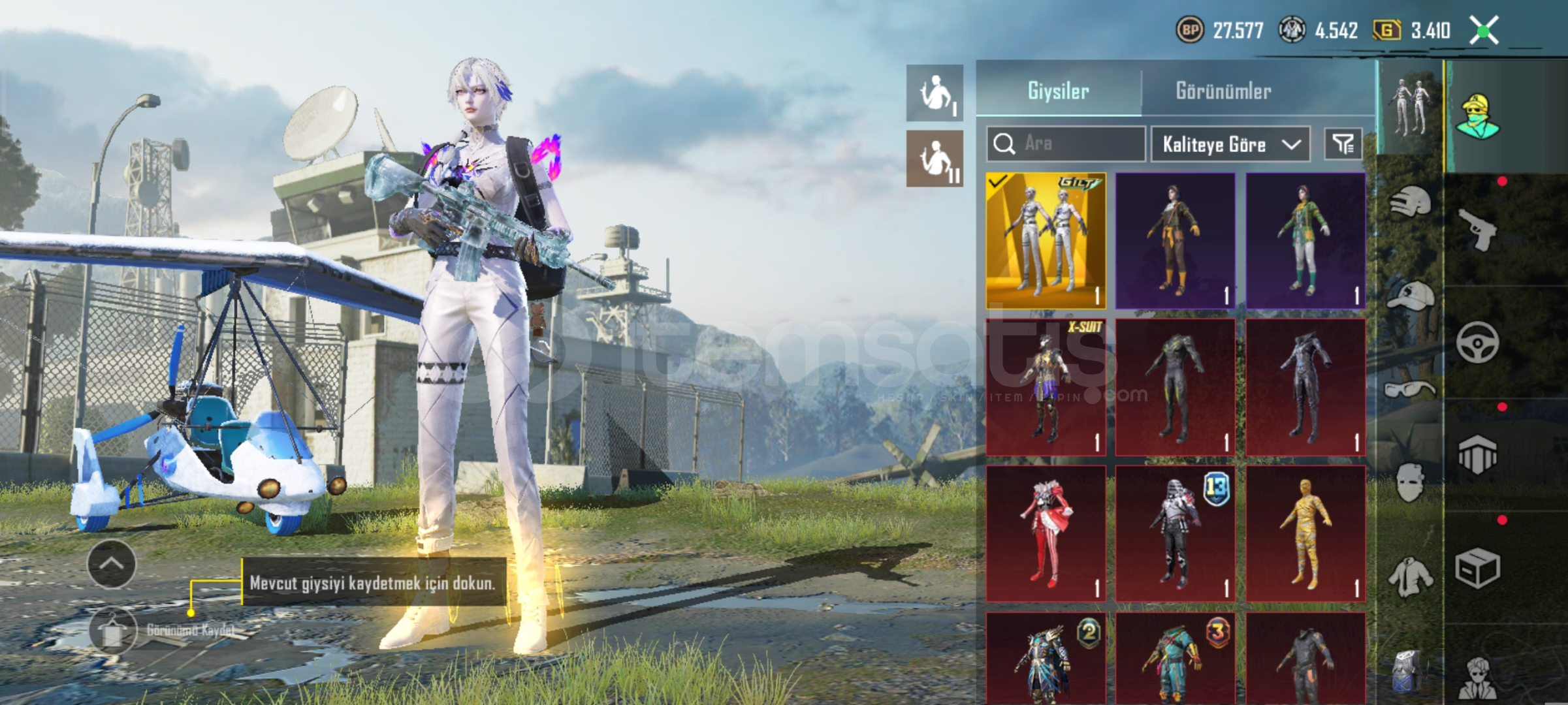Open the Kaliteye Göre sort dropdown
Viewport: 1568px width, 705px height.
tap(1230, 144)
